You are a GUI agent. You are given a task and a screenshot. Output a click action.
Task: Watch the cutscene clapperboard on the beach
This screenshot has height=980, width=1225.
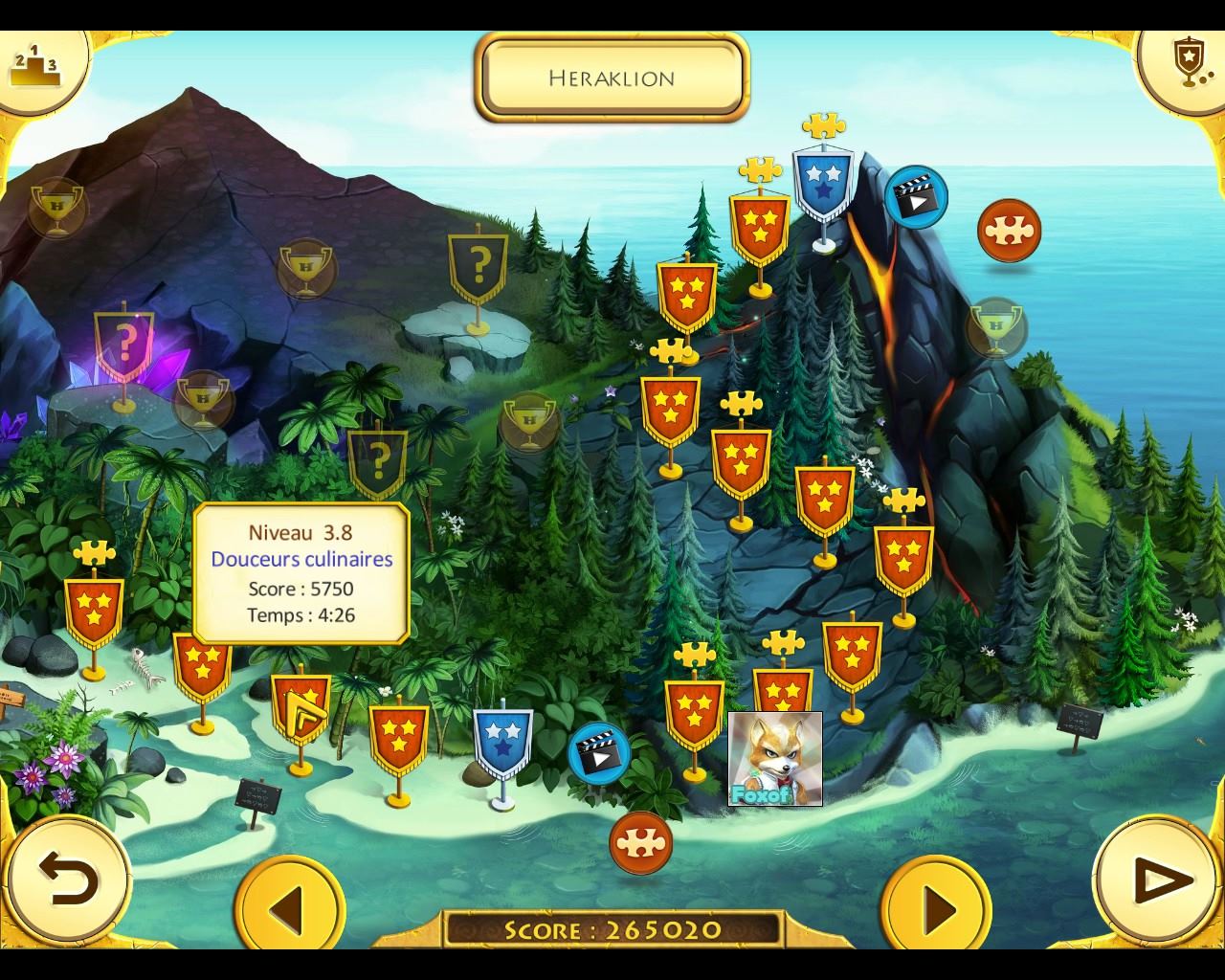[x=599, y=751]
